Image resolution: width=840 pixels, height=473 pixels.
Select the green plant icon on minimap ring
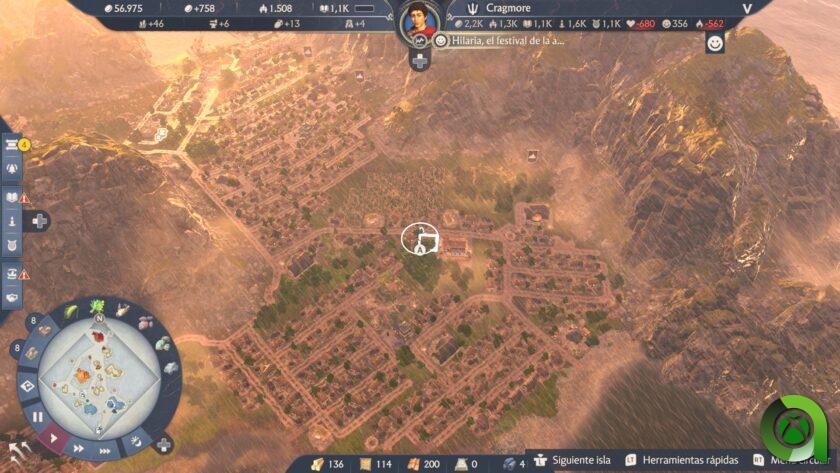(x=98, y=307)
